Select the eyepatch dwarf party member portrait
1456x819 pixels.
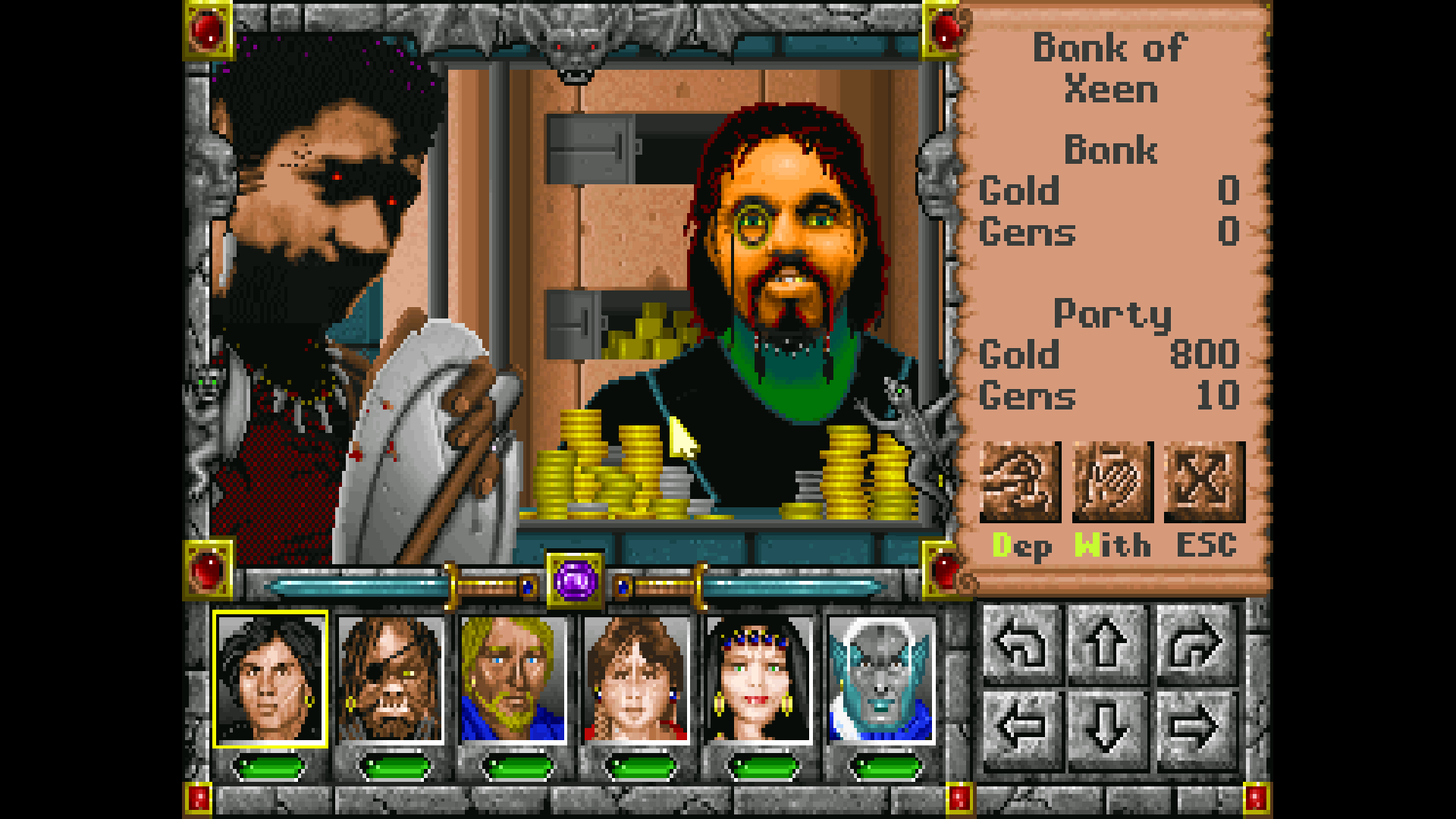pos(391,679)
